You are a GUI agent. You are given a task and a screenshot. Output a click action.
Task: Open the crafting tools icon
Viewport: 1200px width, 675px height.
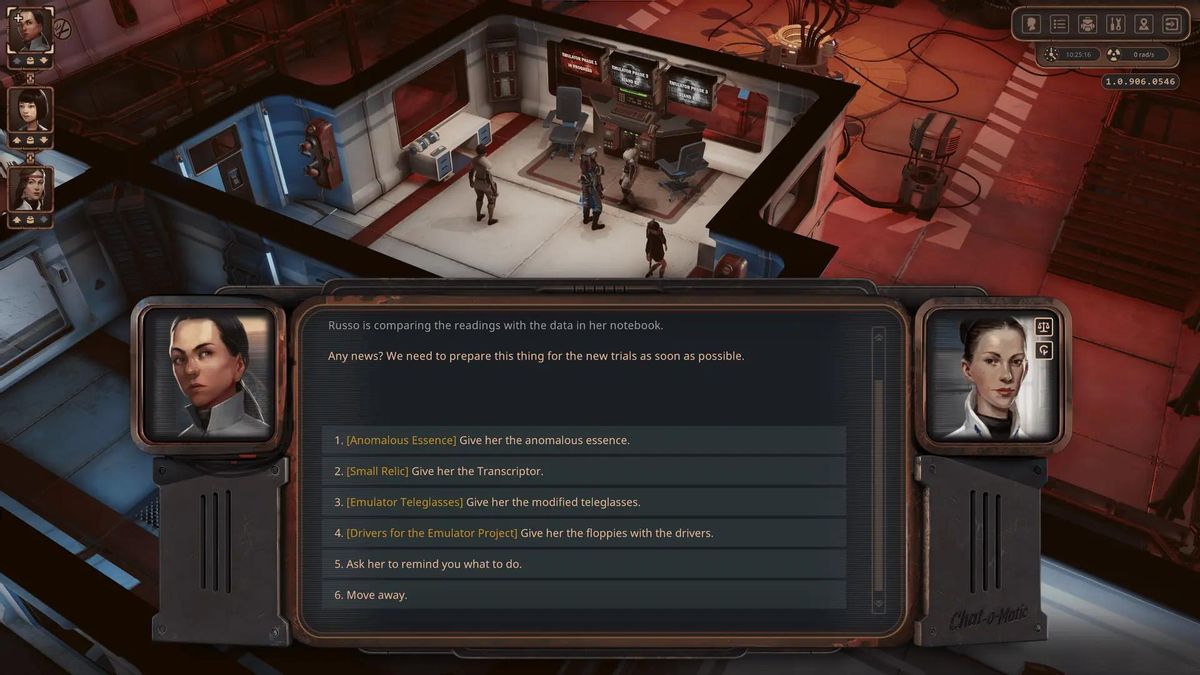point(1116,24)
